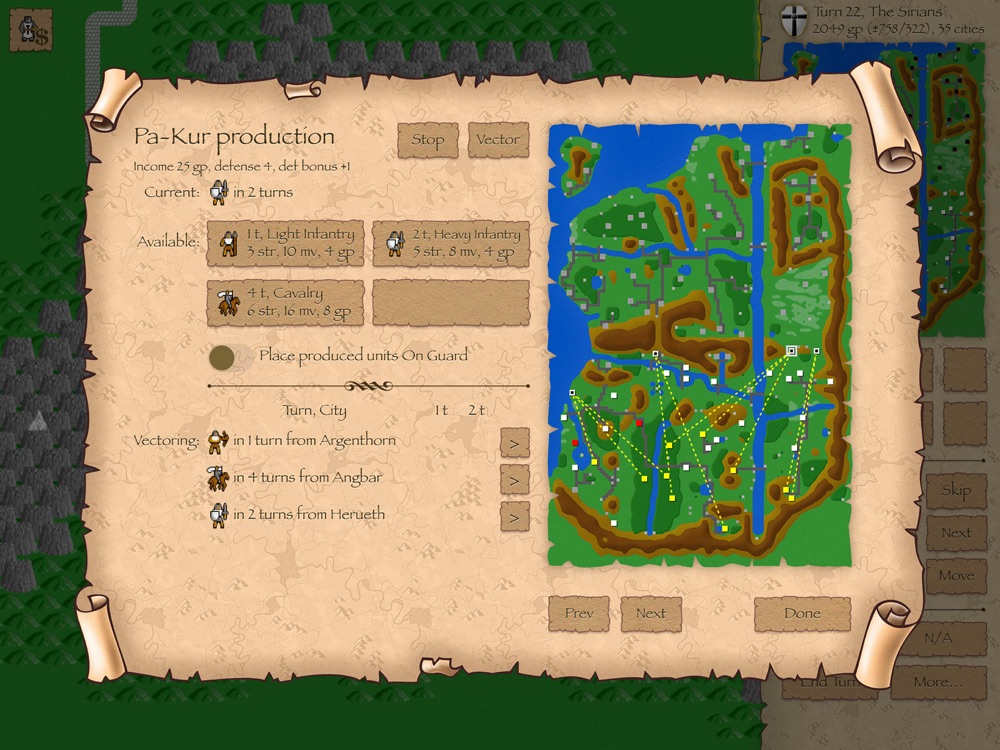Screen dimensions: 1000x750
Task: Select Heavy Infantry production option
Action: point(451,243)
